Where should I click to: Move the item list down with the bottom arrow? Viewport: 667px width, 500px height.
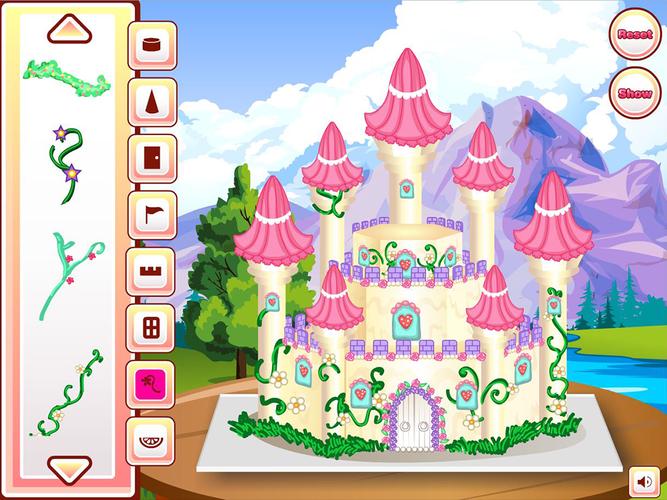[69, 468]
